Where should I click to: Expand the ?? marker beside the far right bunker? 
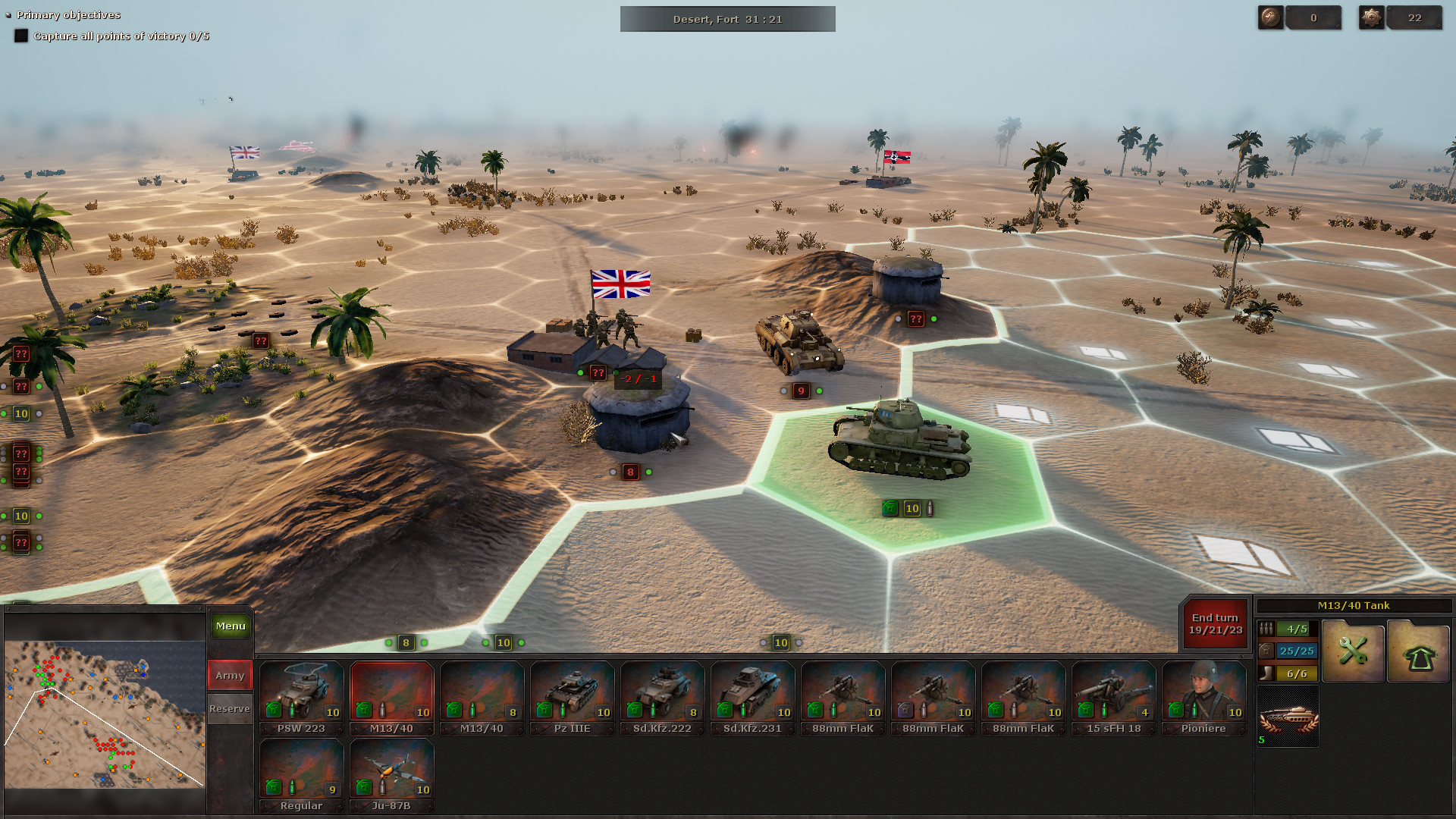click(x=915, y=318)
